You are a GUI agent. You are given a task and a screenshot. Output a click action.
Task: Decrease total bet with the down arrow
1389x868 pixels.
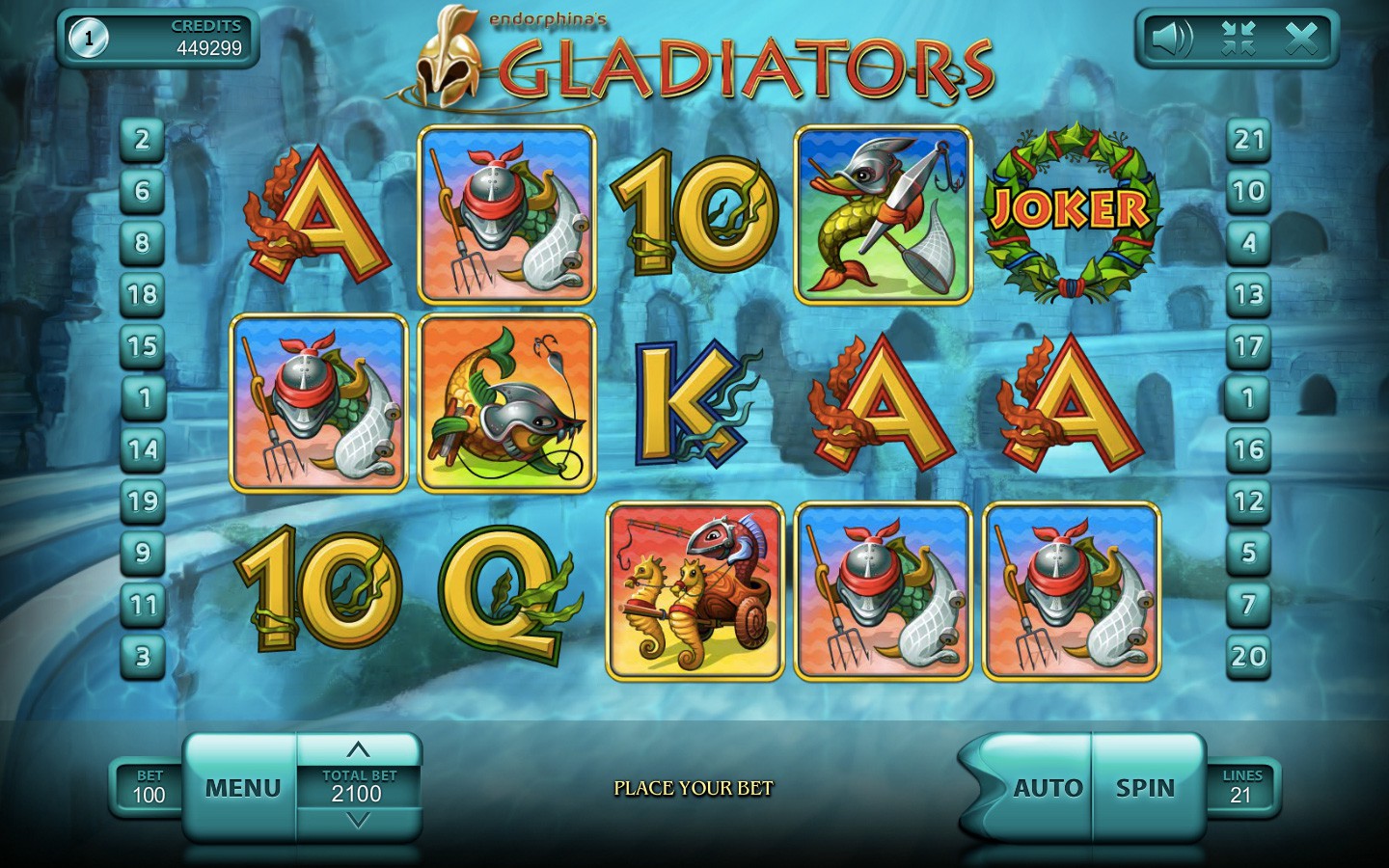point(358,821)
